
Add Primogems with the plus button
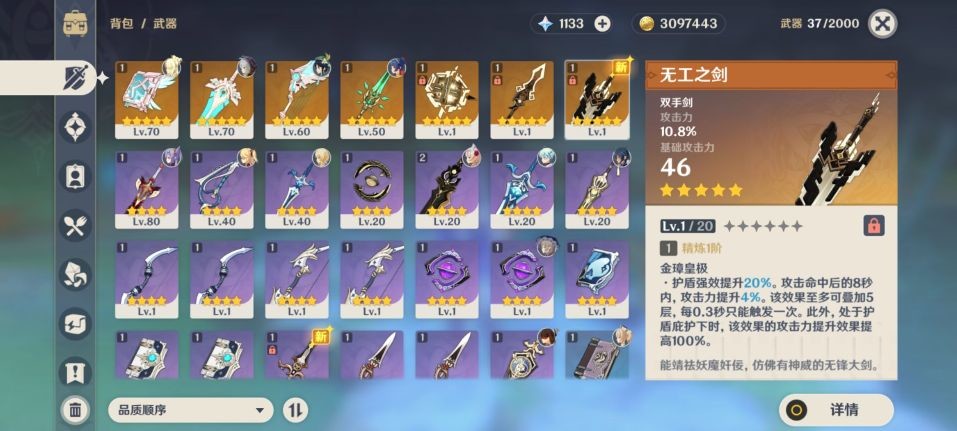tap(602, 24)
